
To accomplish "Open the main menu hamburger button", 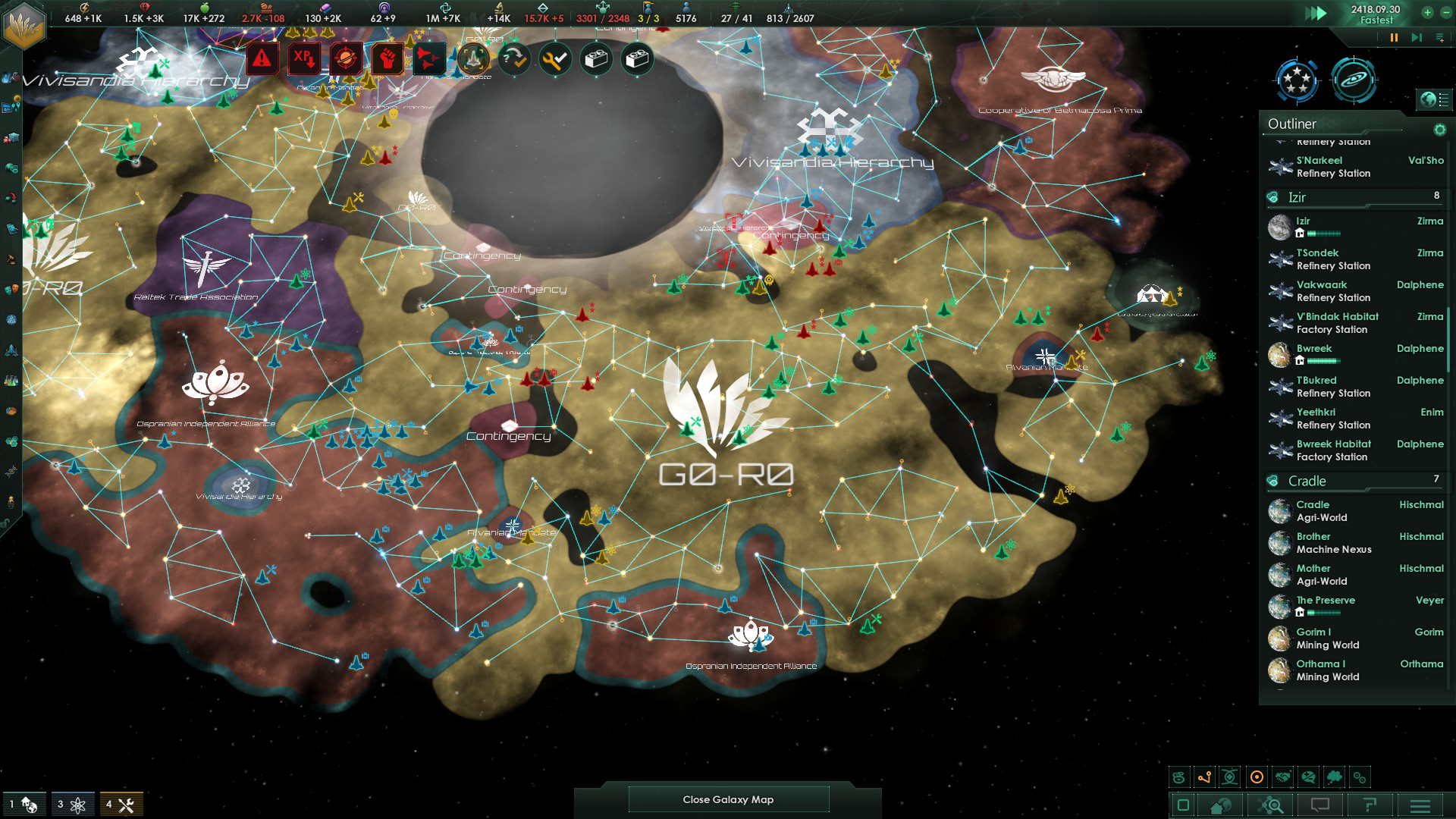I will pyautogui.click(x=1420, y=805).
